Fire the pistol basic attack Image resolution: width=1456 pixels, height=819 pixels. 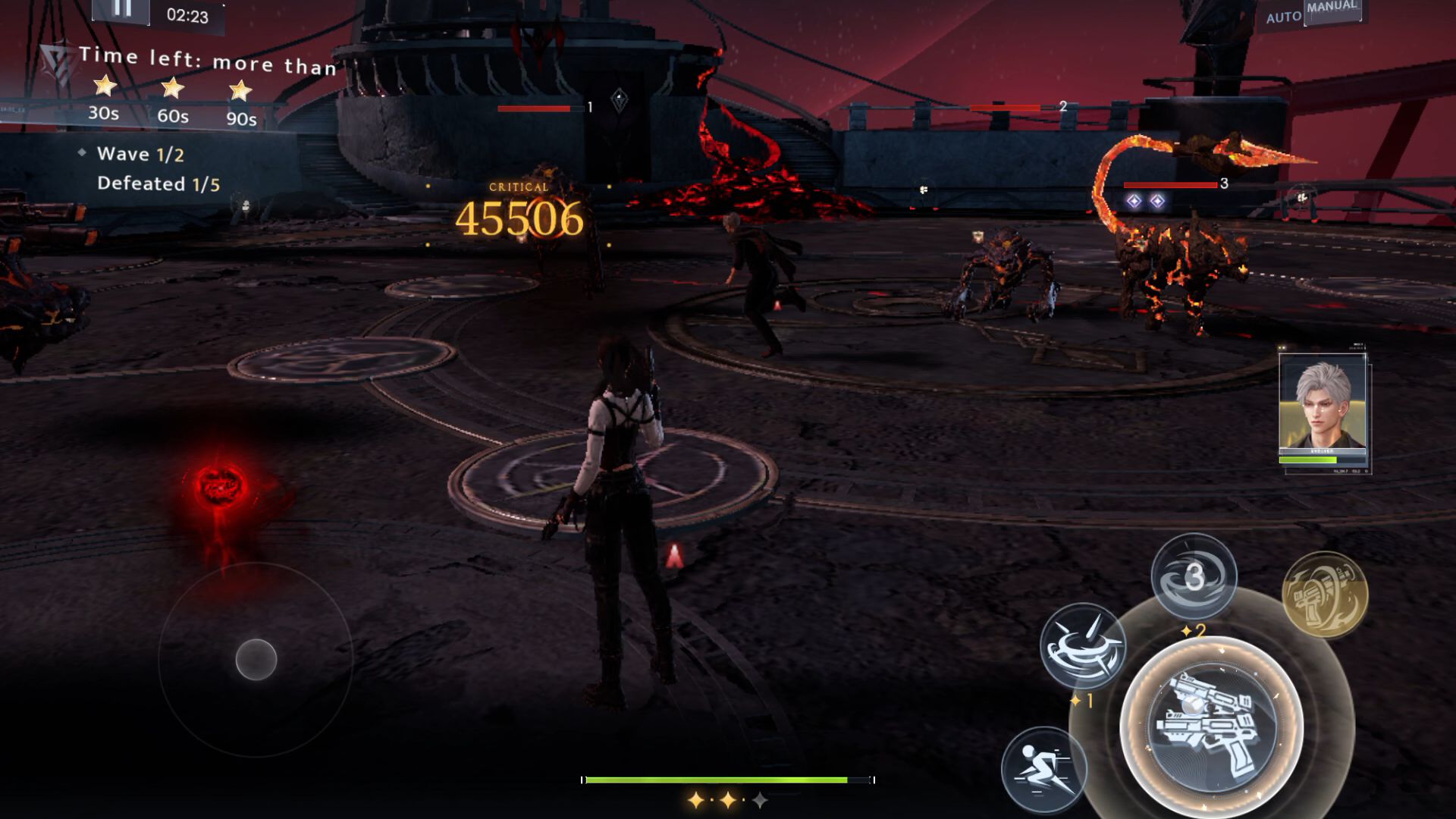[1211, 726]
